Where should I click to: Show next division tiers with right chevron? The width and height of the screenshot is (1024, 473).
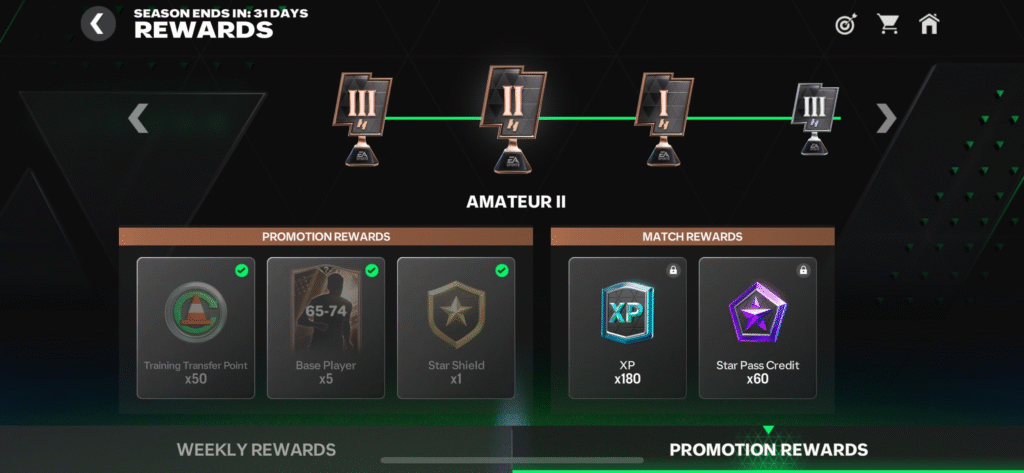tap(886, 119)
